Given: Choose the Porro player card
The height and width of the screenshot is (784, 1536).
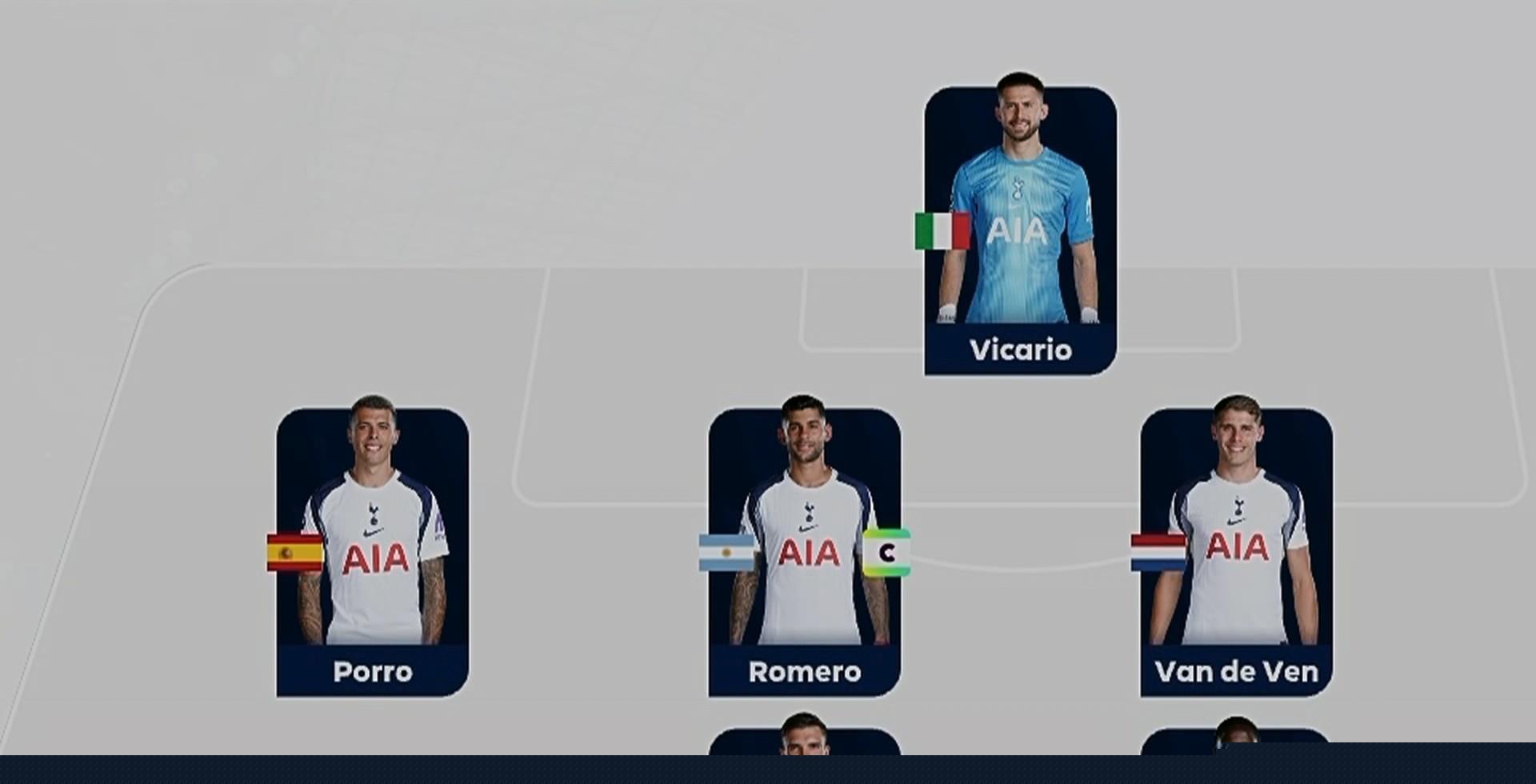Looking at the screenshot, I should click(373, 552).
